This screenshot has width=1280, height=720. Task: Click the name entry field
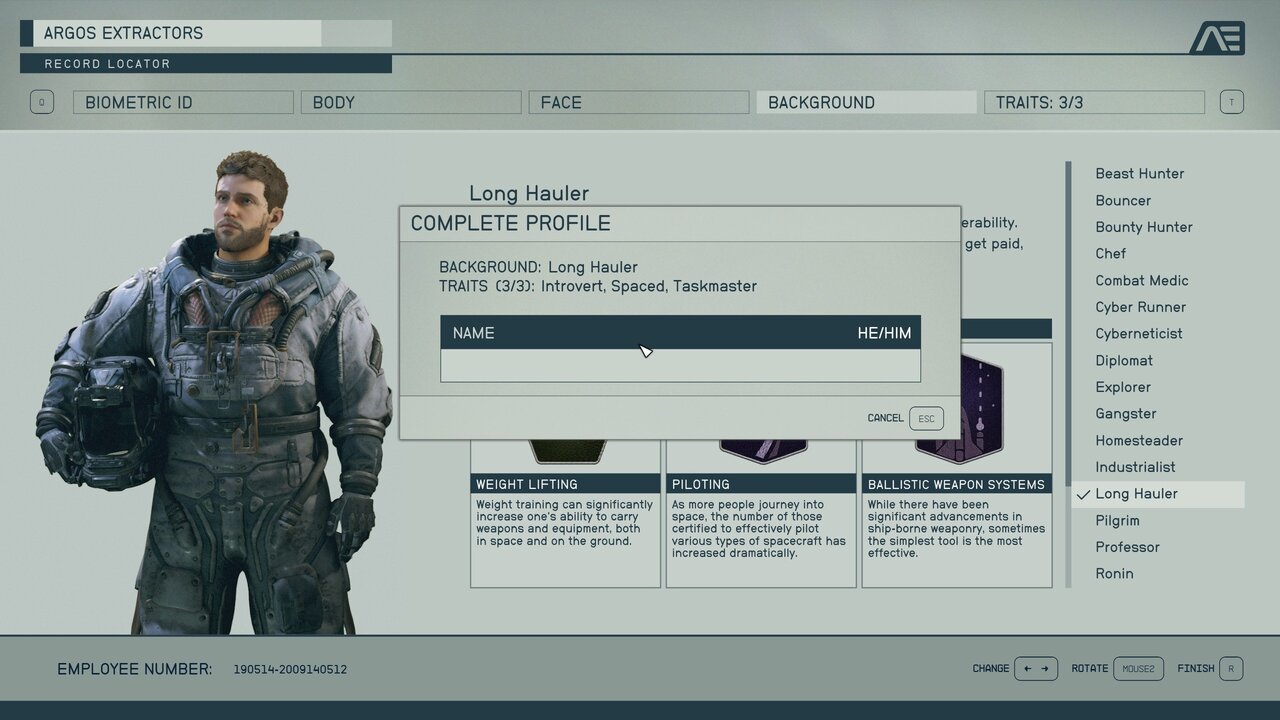click(x=680, y=365)
